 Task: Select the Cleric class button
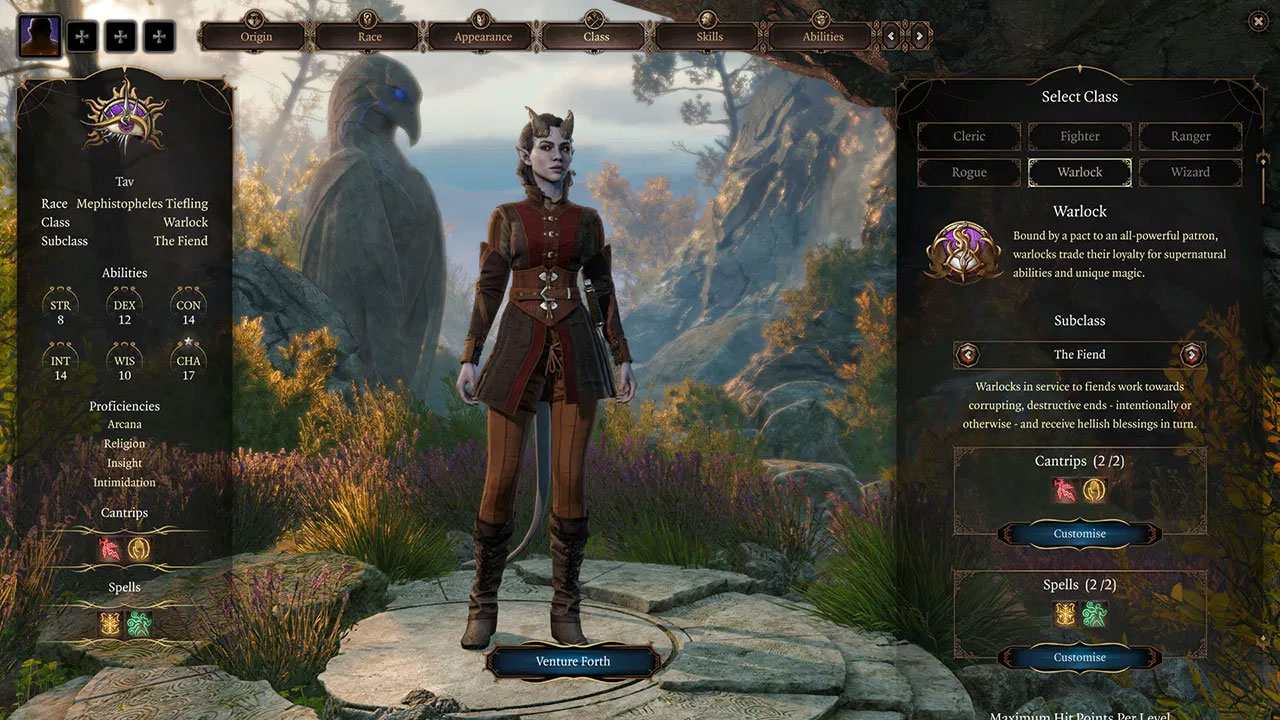968,136
